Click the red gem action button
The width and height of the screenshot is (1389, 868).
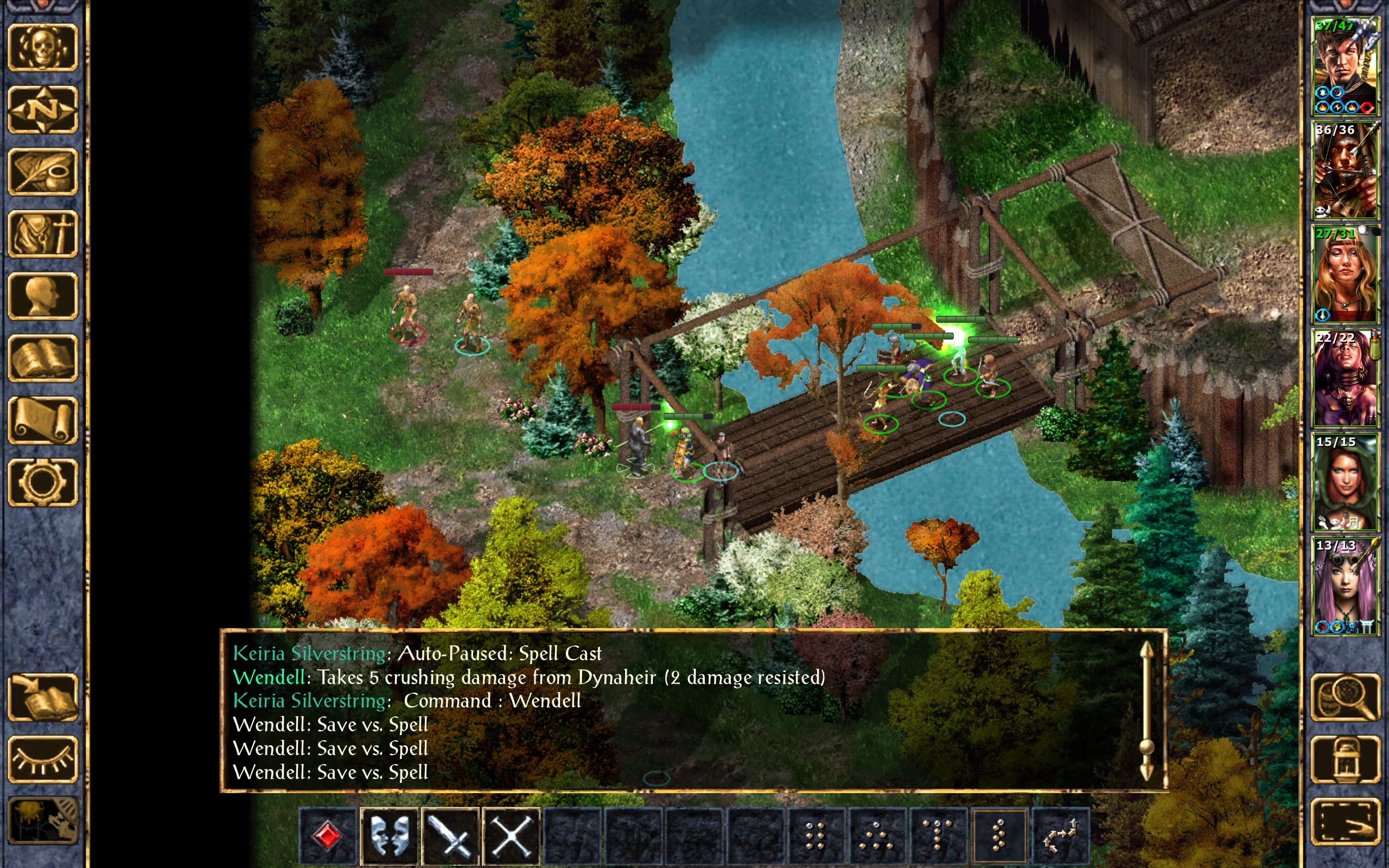[x=328, y=835]
